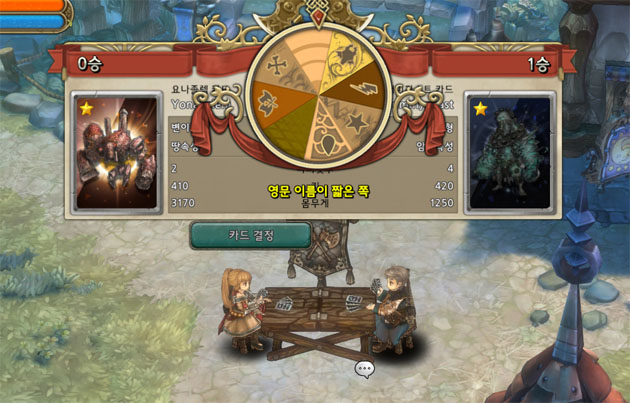Viewport: 630px width, 403px height.
Task: Choose the dark green monster card
Action: coord(511,153)
